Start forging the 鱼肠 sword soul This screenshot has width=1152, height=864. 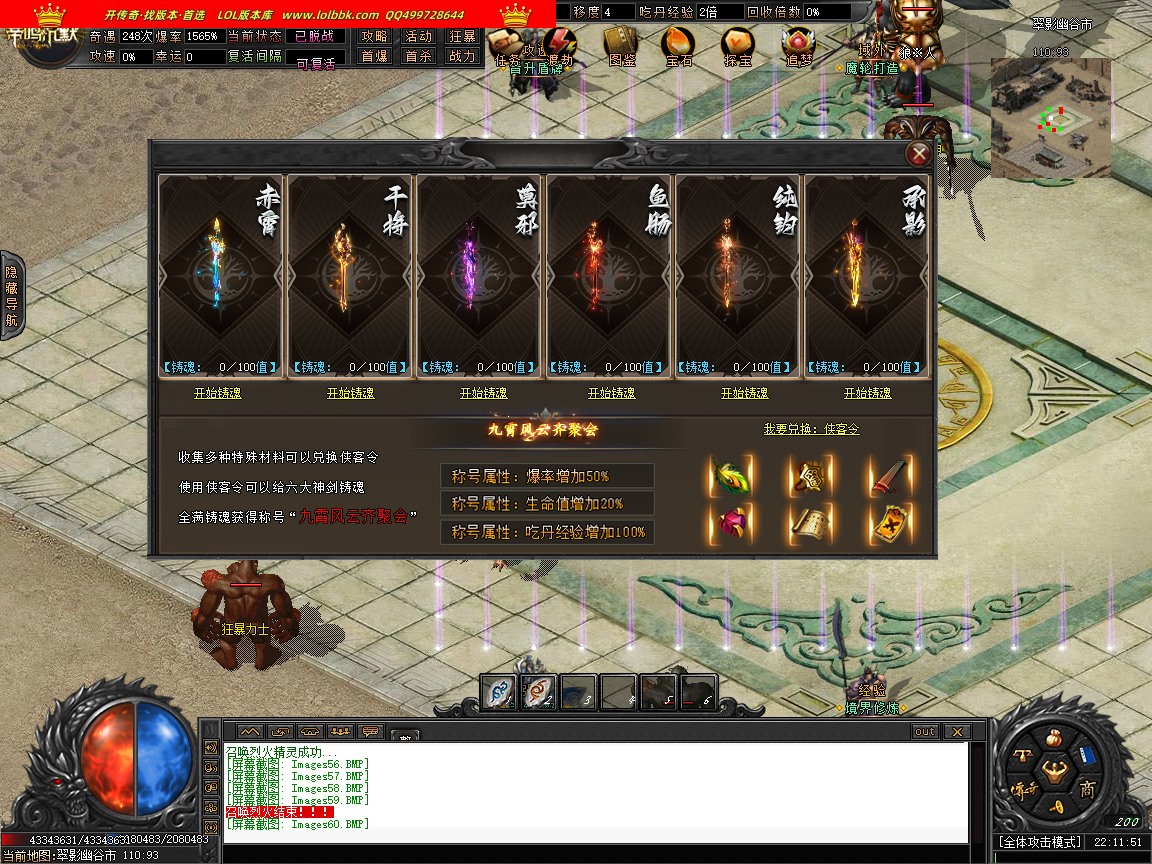[x=611, y=393]
